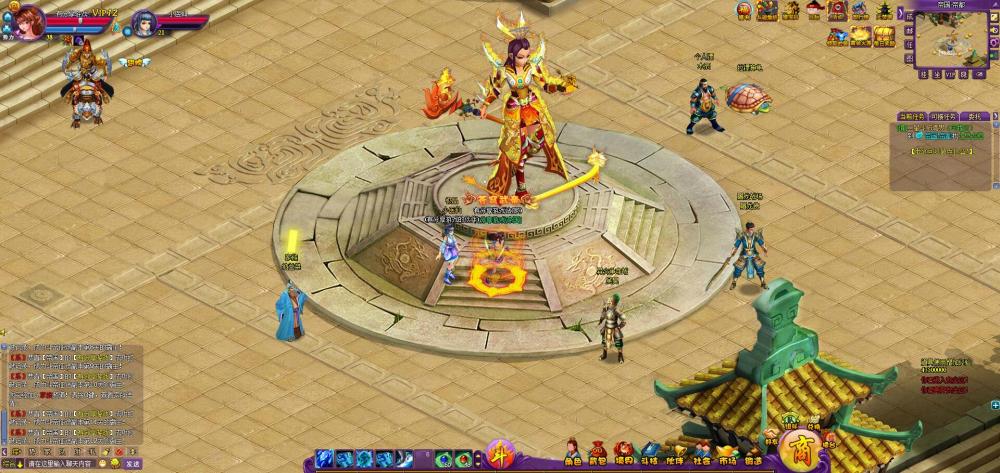Viewport: 1000px width, 473px height.
Task: Switch to the 当前任务 current quests tab
Action: pos(912,116)
